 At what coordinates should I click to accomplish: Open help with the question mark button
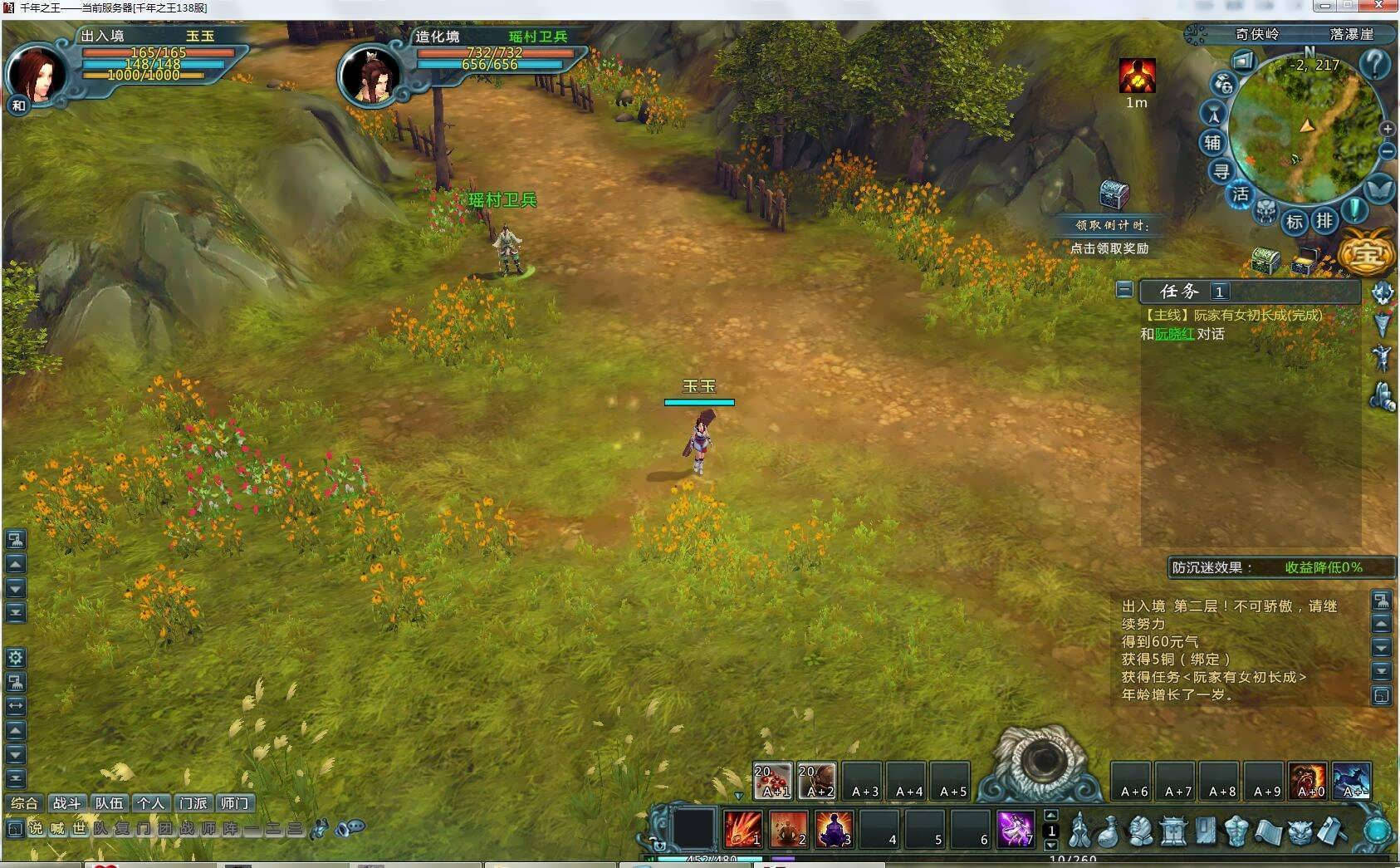(x=1375, y=63)
